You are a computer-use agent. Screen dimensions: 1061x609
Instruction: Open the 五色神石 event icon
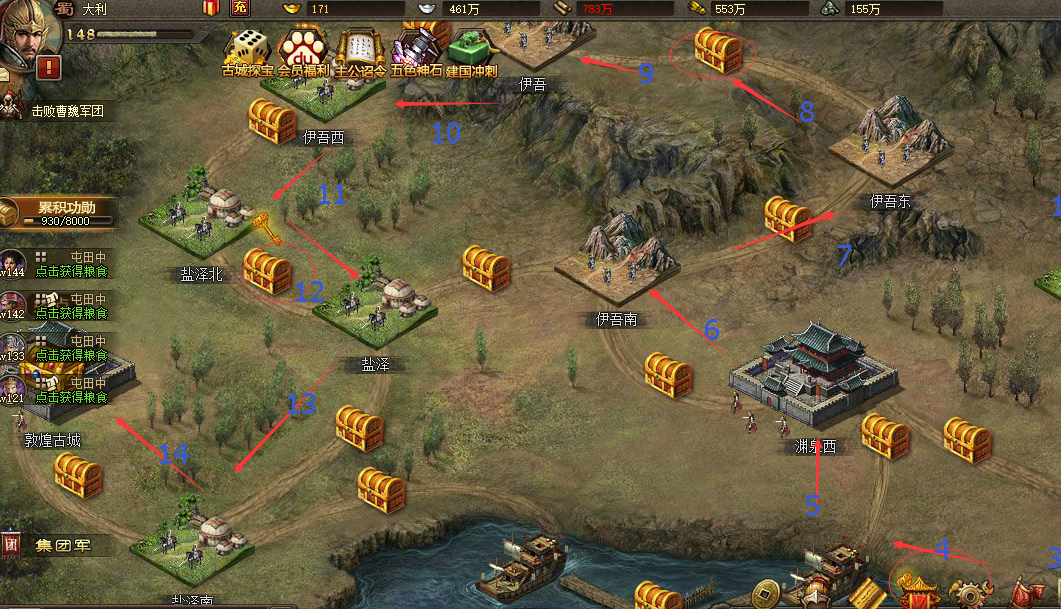point(414,50)
